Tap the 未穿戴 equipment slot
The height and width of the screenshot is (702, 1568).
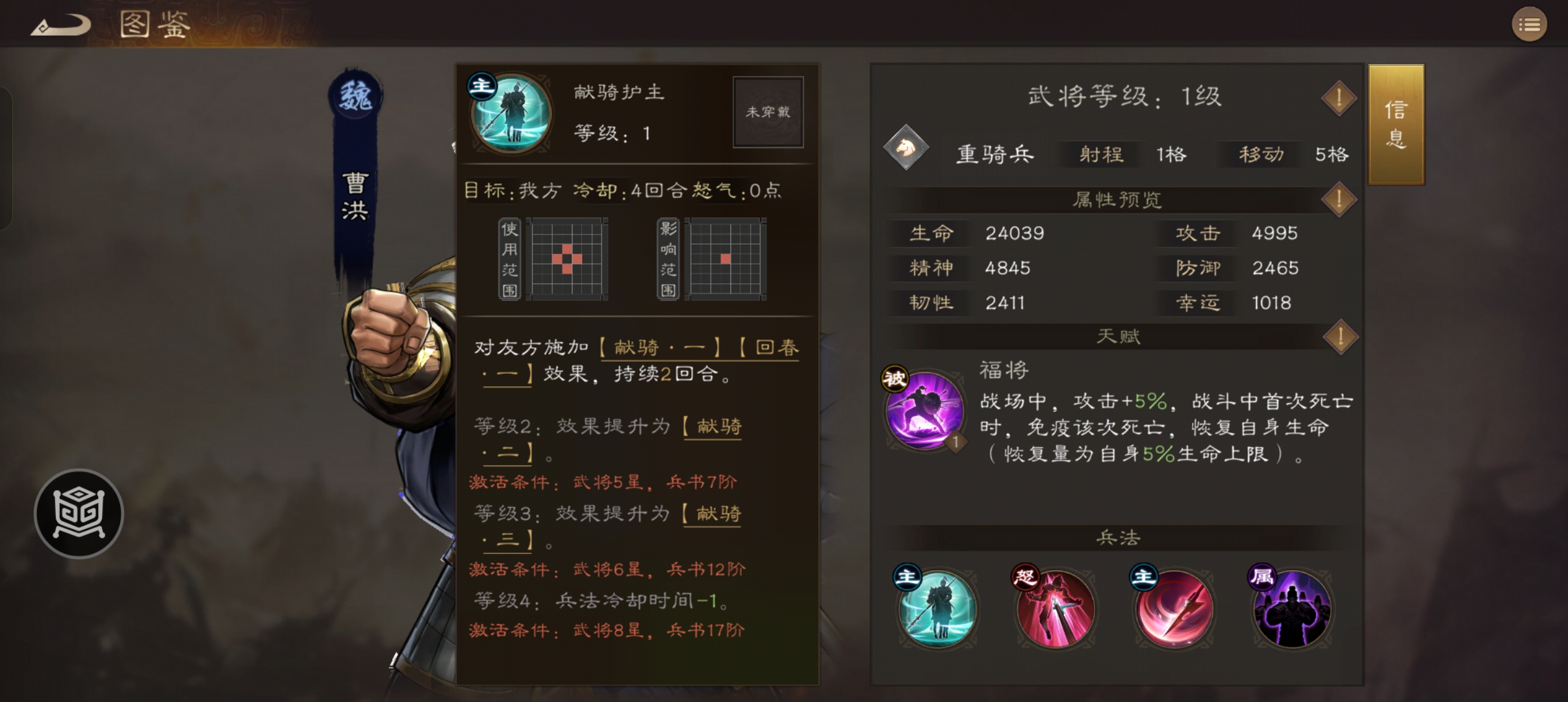(768, 112)
